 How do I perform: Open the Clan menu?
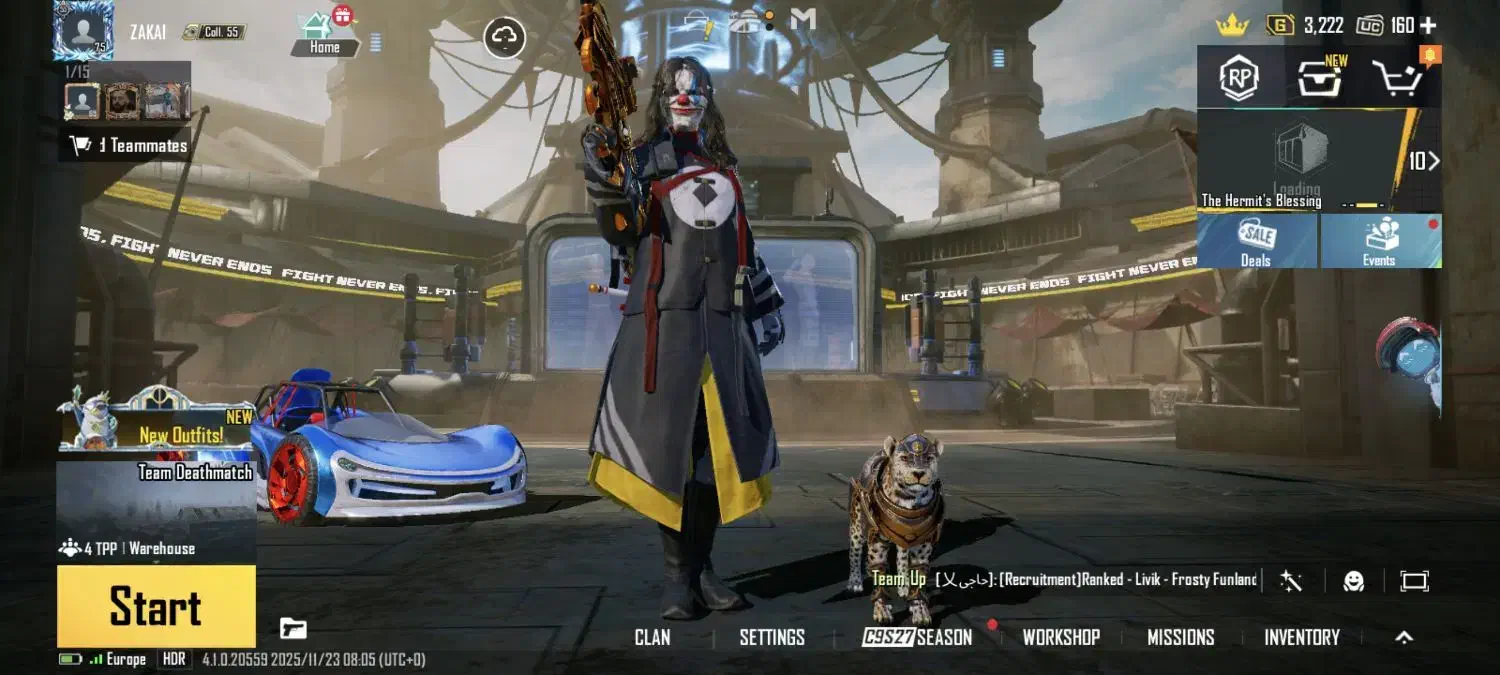652,637
